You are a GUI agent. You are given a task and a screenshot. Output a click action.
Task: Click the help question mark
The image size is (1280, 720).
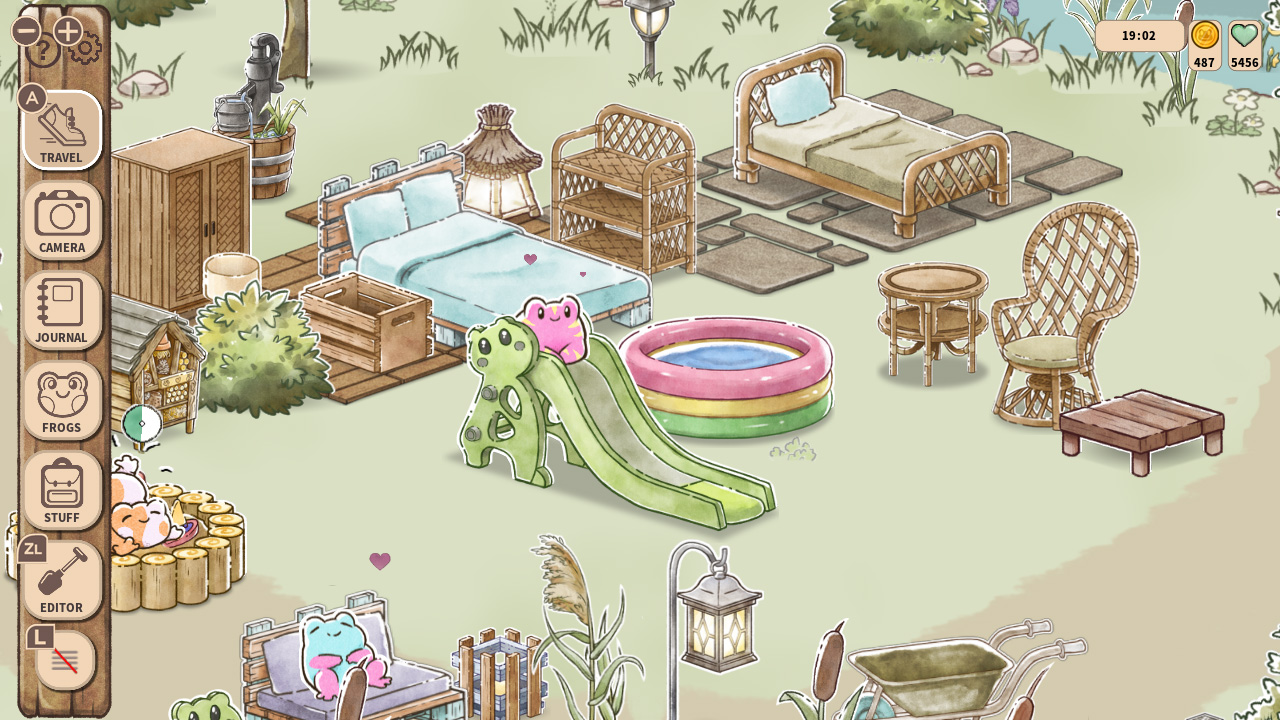42,49
